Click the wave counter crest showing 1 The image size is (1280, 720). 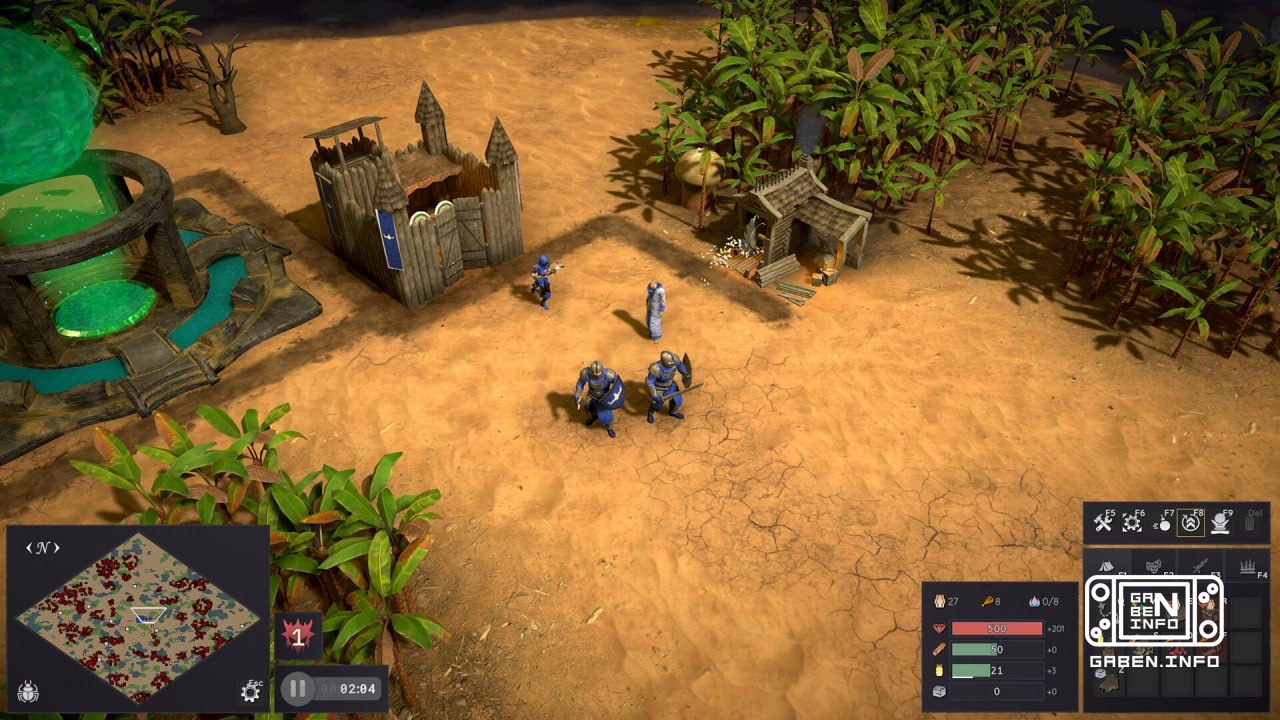coord(300,633)
